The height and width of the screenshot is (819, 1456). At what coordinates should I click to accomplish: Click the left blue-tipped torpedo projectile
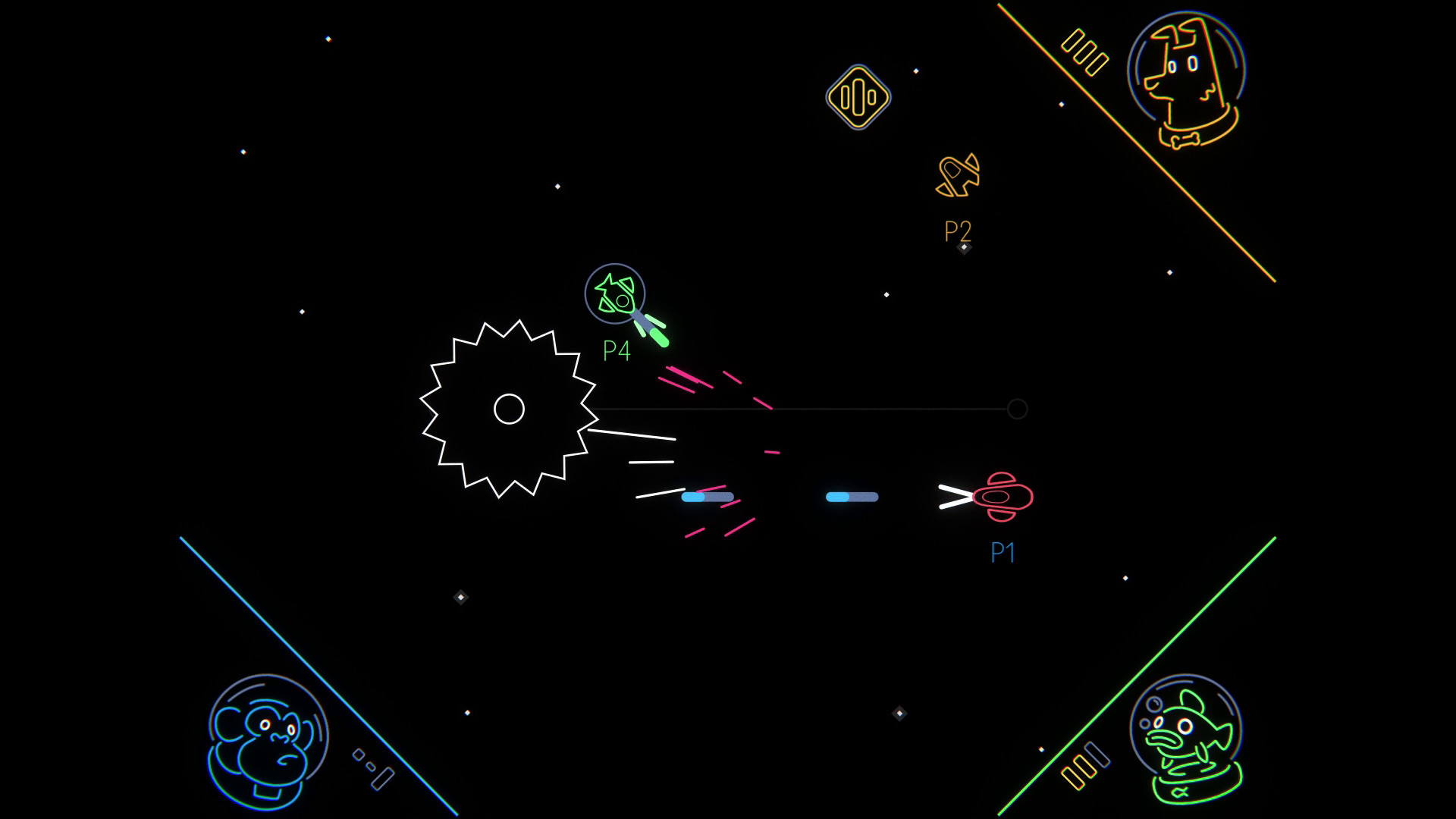709,497
